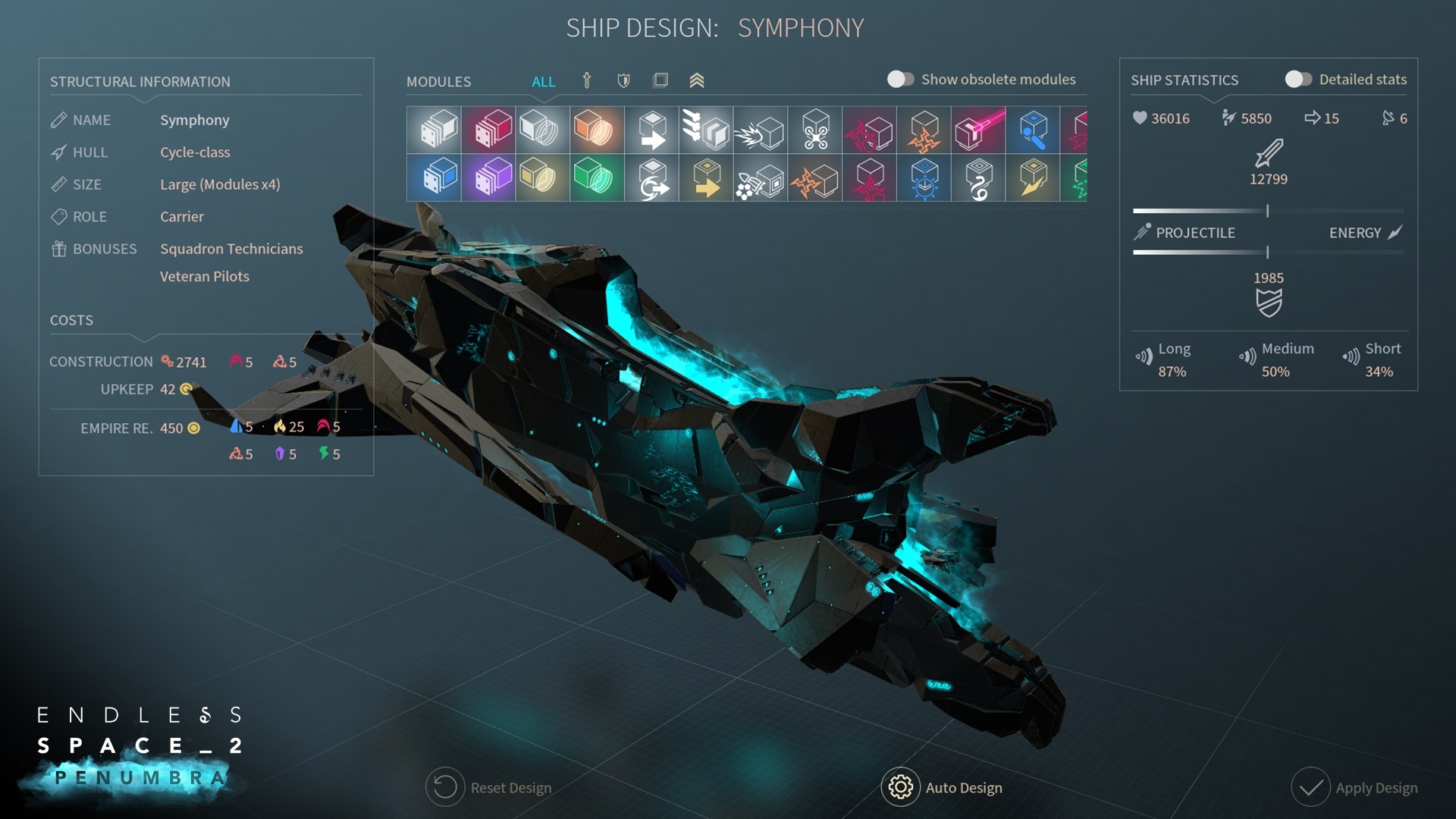Select the purple armor plating module
The width and height of the screenshot is (1456, 819).
click(x=488, y=177)
